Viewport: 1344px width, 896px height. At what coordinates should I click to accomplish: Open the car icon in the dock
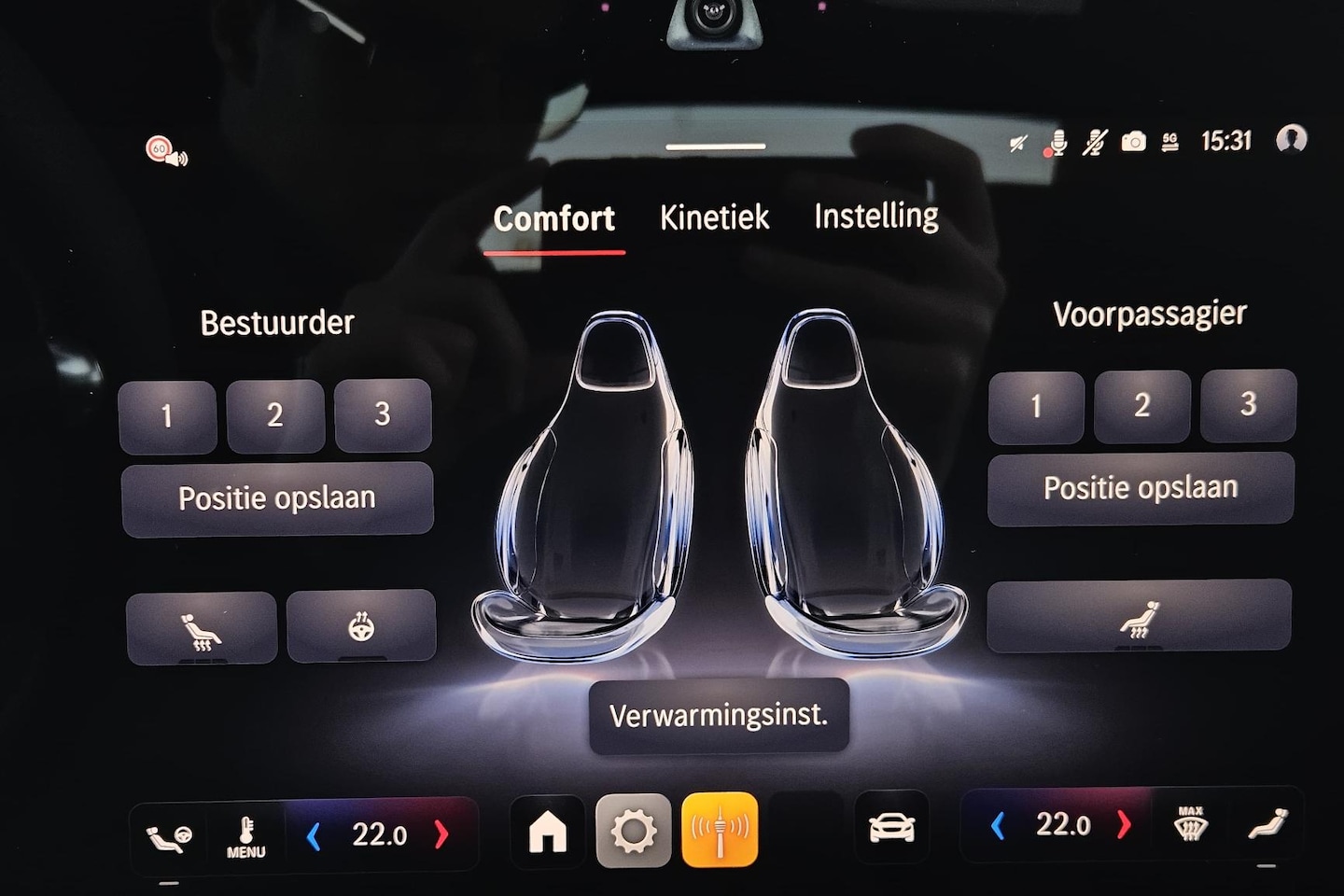click(x=891, y=828)
